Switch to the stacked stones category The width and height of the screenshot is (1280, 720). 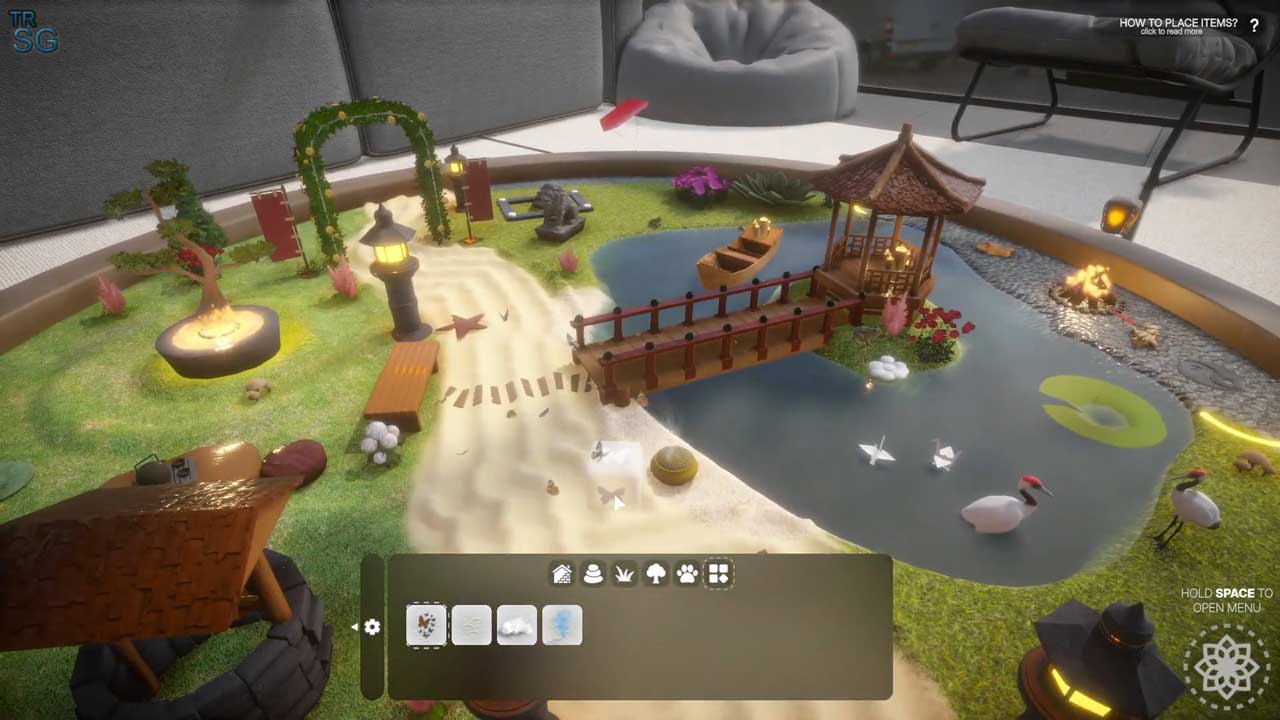(x=593, y=574)
